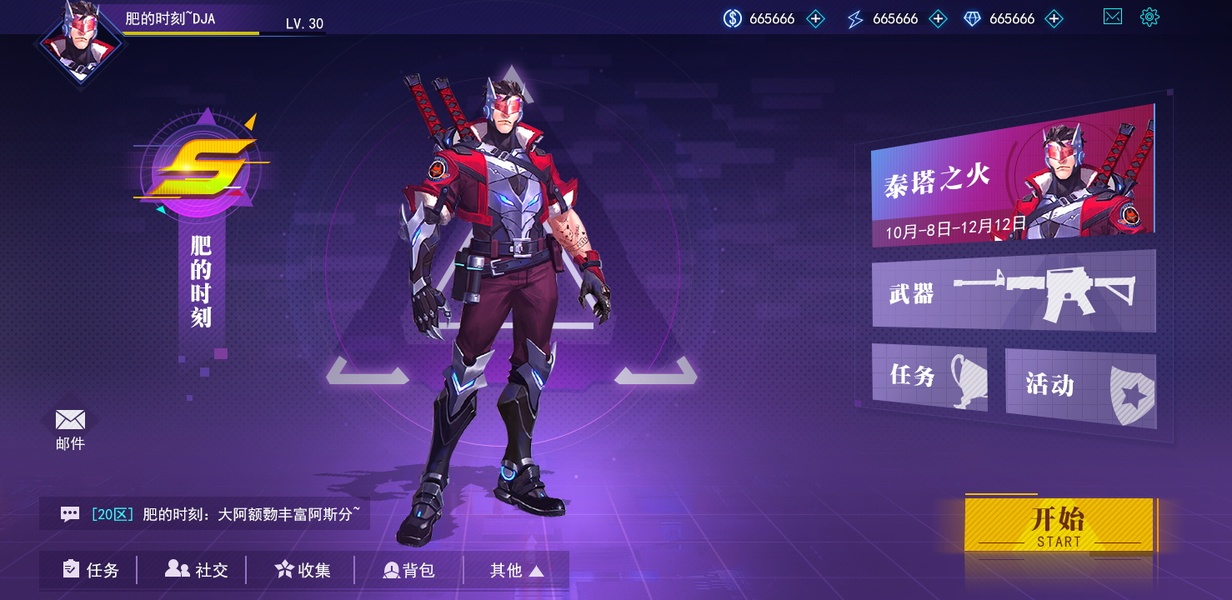The height and width of the screenshot is (600, 1232).
Task: Open the top-right envelope icon
Action: pyautogui.click(x=1112, y=17)
